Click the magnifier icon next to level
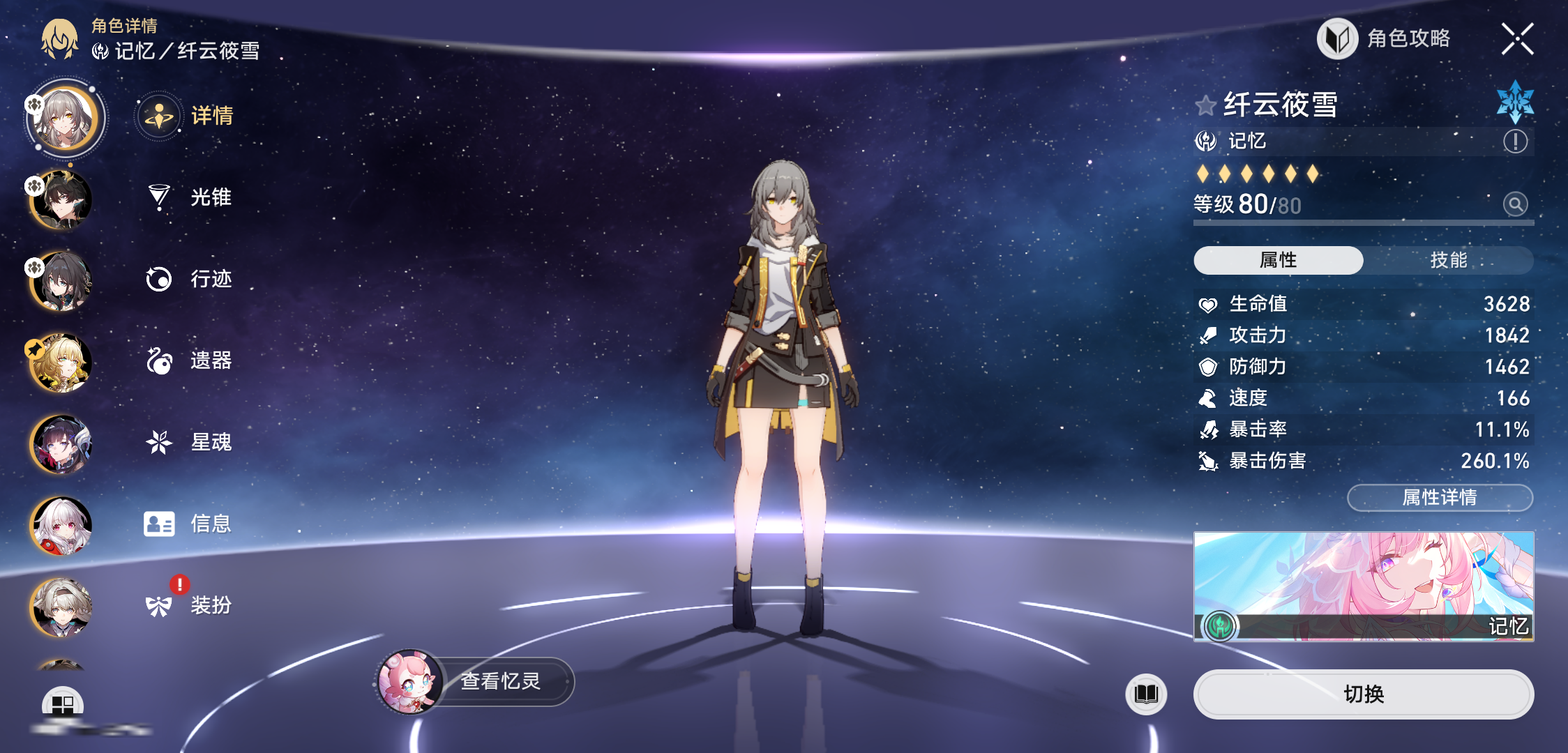The width and height of the screenshot is (1568, 753). point(1515,204)
